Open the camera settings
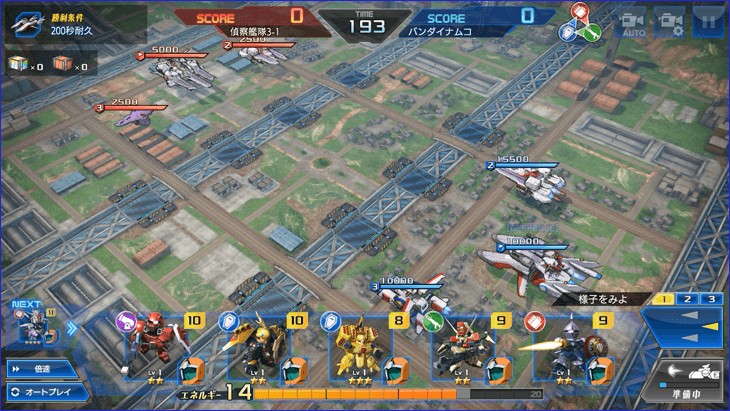 tap(669, 22)
